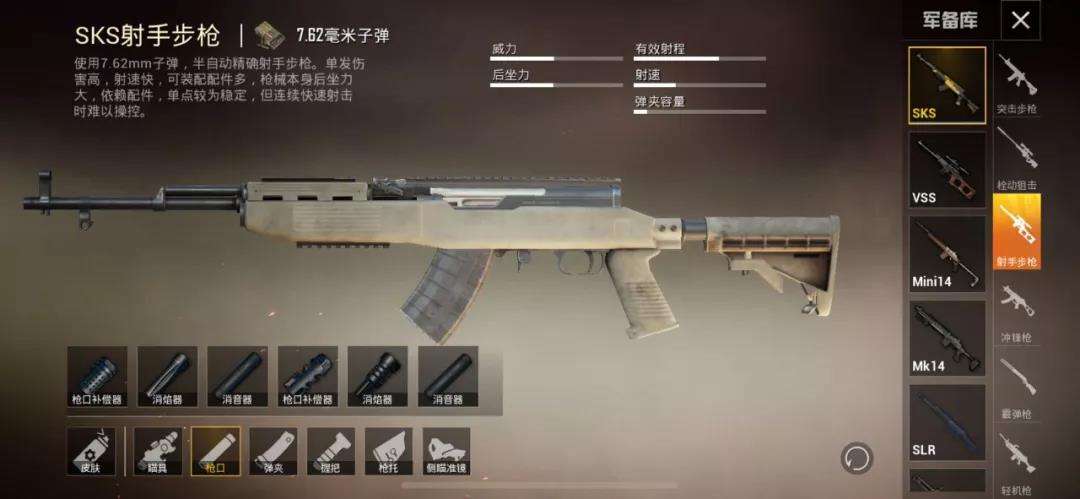The width and height of the screenshot is (1080, 499).
Task: Switch to the 瞄具 sights attachment tab
Action: tap(157, 452)
